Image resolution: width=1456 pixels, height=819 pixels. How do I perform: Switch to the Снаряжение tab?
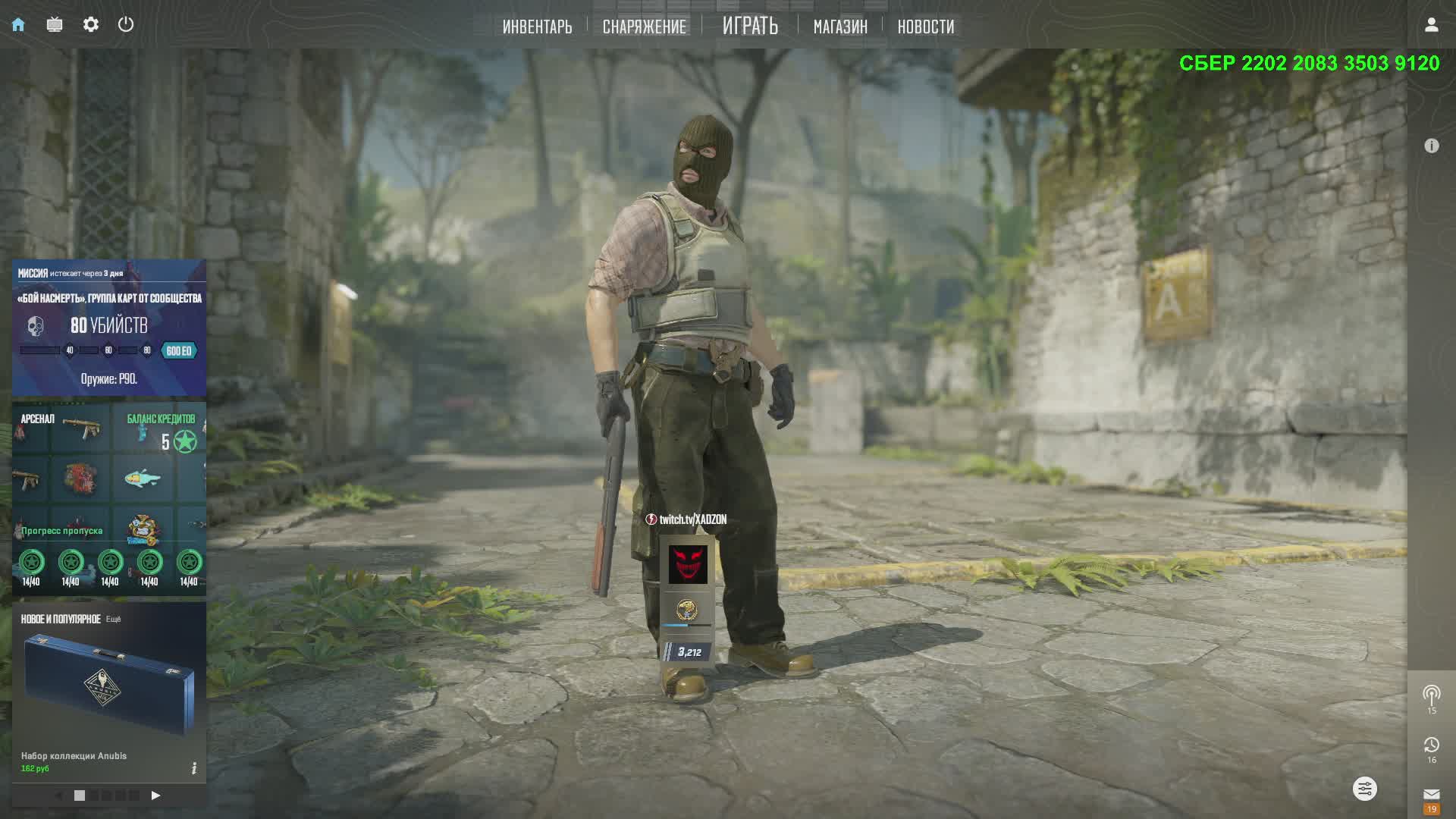coord(644,27)
